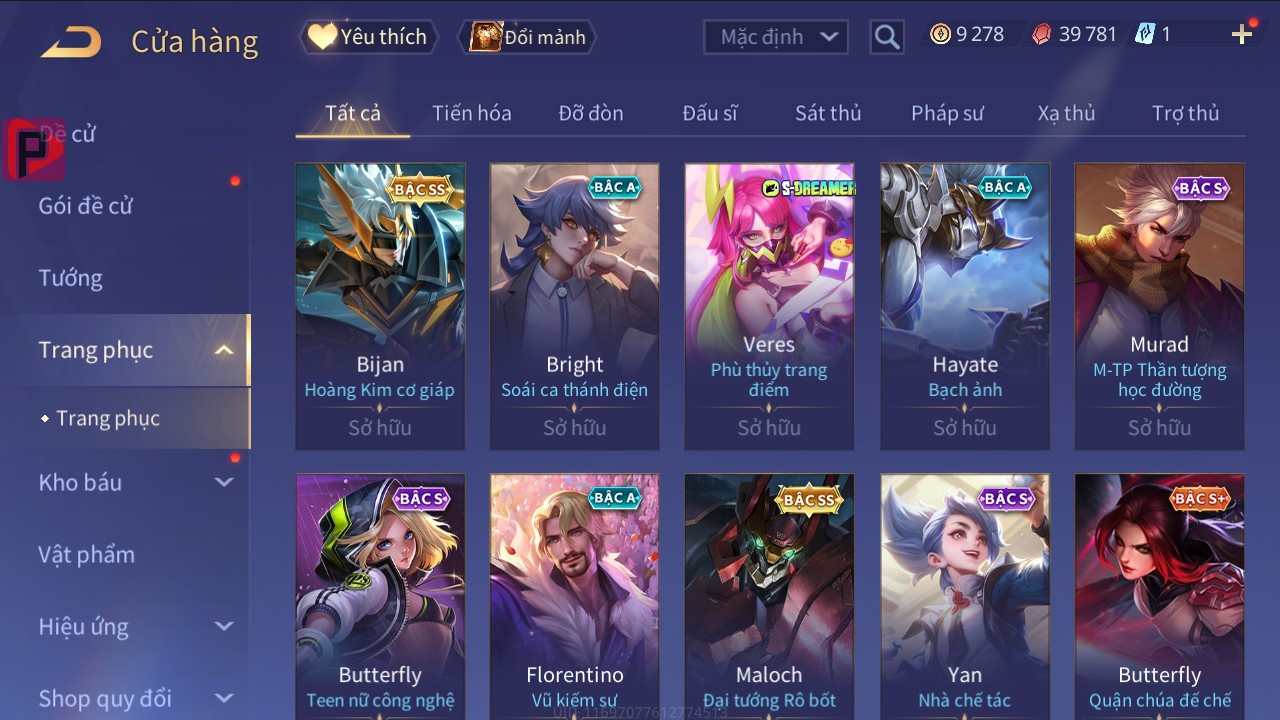Open the Gói đề cử menu

tap(86, 206)
